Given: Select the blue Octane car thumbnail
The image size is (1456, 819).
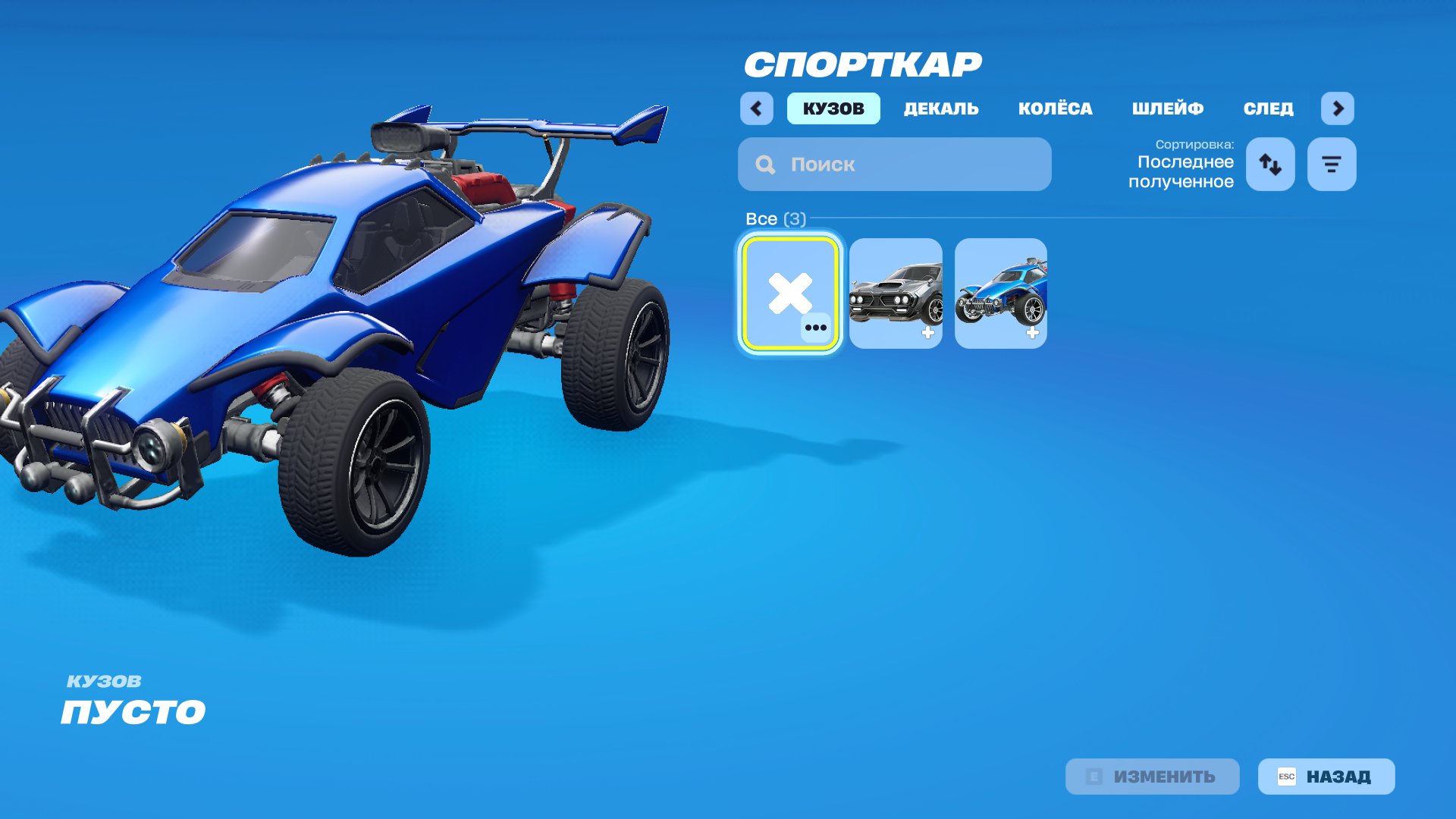Looking at the screenshot, I should click(x=1002, y=293).
